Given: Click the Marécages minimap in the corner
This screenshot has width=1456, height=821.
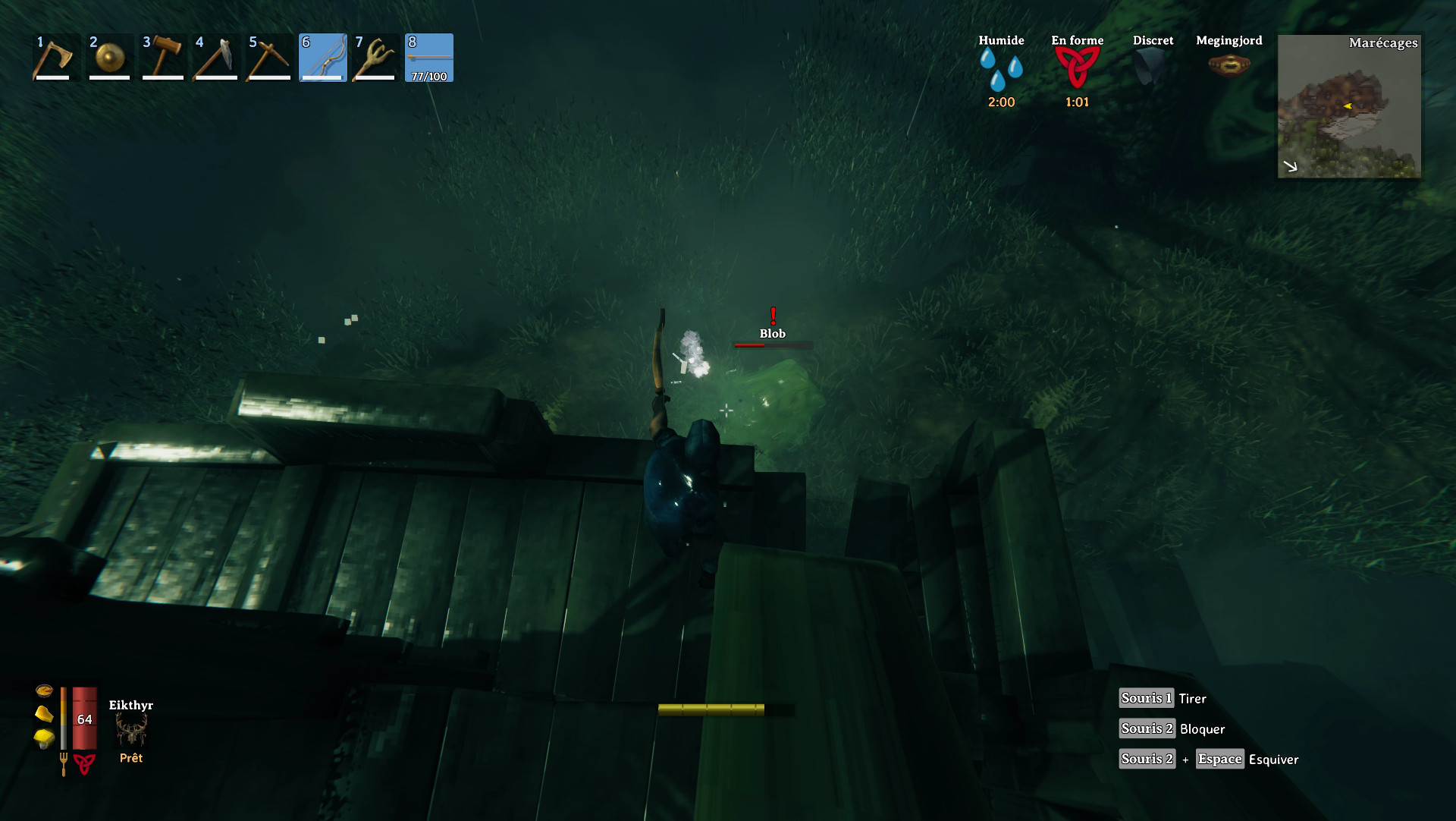Looking at the screenshot, I should [1350, 106].
